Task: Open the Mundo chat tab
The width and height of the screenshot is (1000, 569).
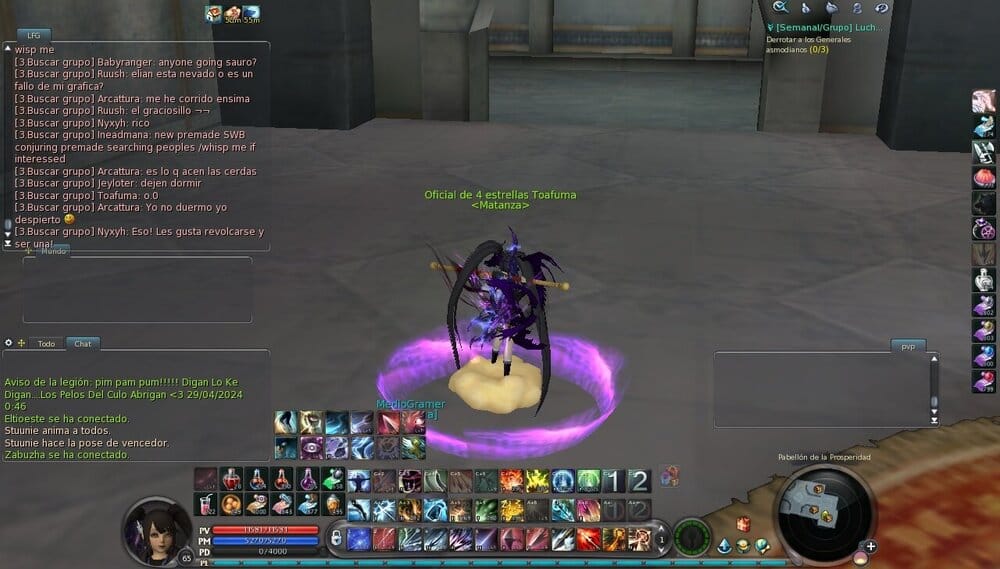Action: coord(53,251)
